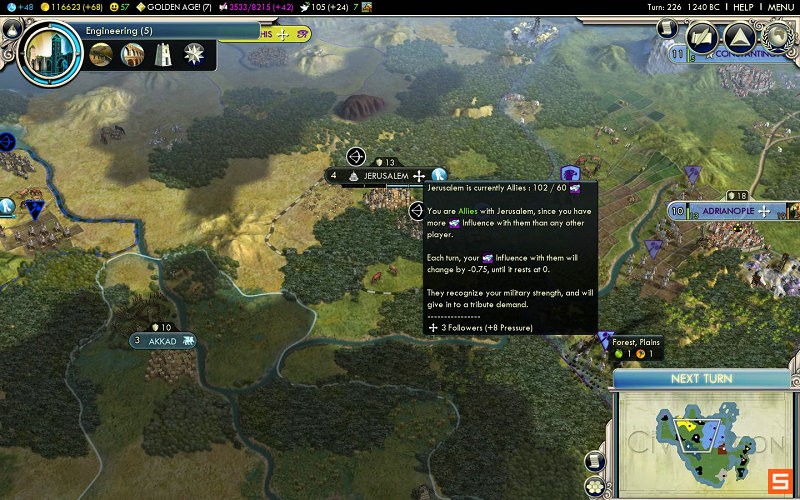Open the game Menu
The width and height of the screenshot is (800, 500).
781,7
